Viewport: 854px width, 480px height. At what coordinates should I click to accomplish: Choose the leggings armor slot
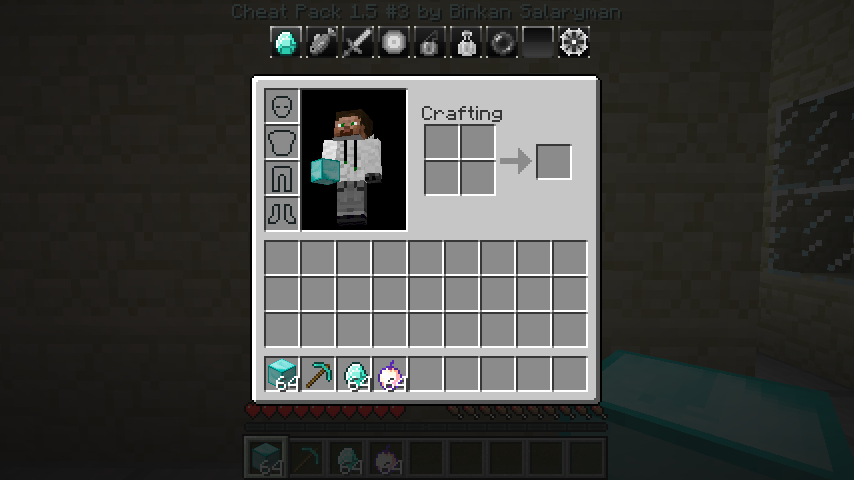coord(282,178)
